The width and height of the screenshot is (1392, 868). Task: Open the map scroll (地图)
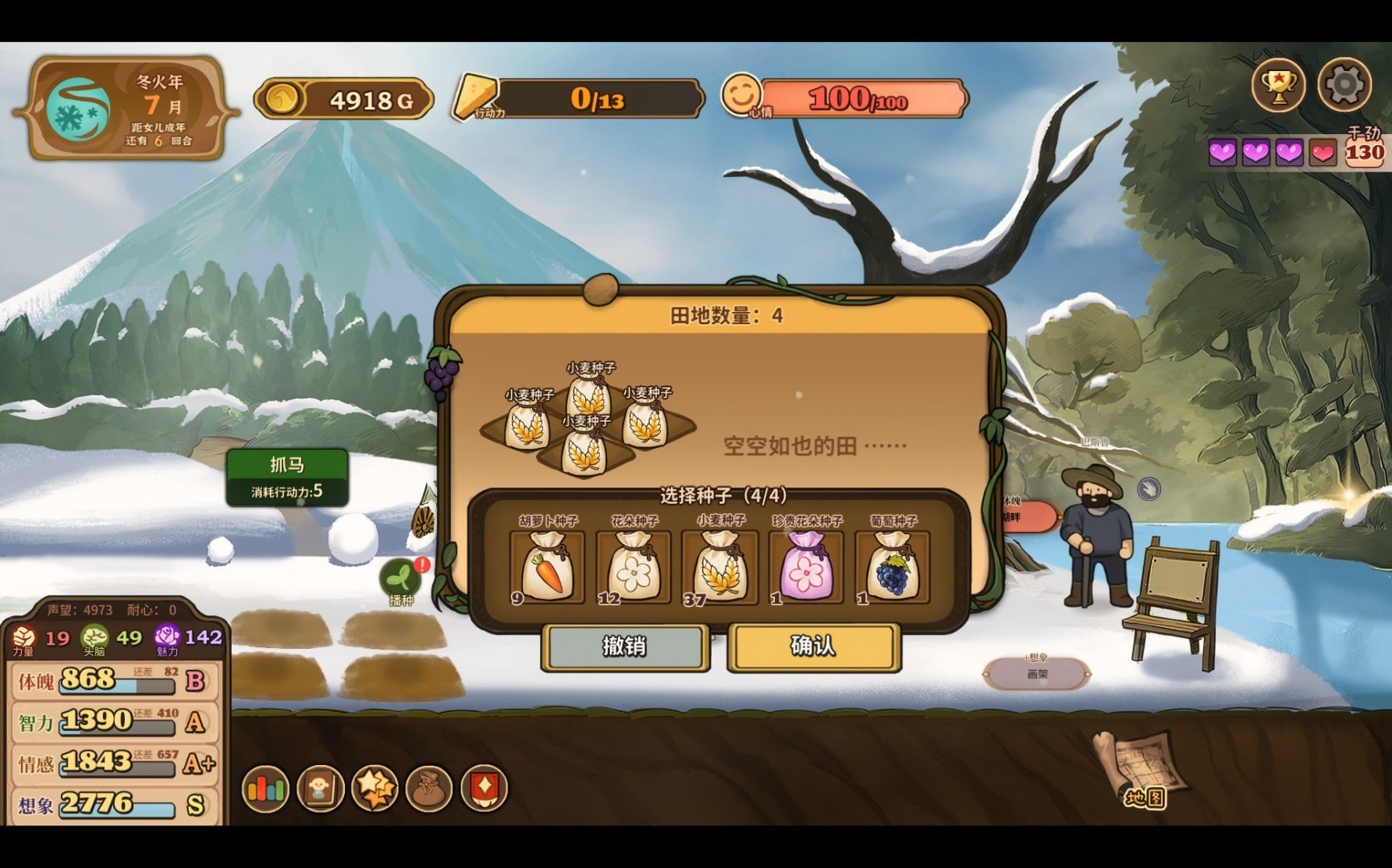(1140, 768)
